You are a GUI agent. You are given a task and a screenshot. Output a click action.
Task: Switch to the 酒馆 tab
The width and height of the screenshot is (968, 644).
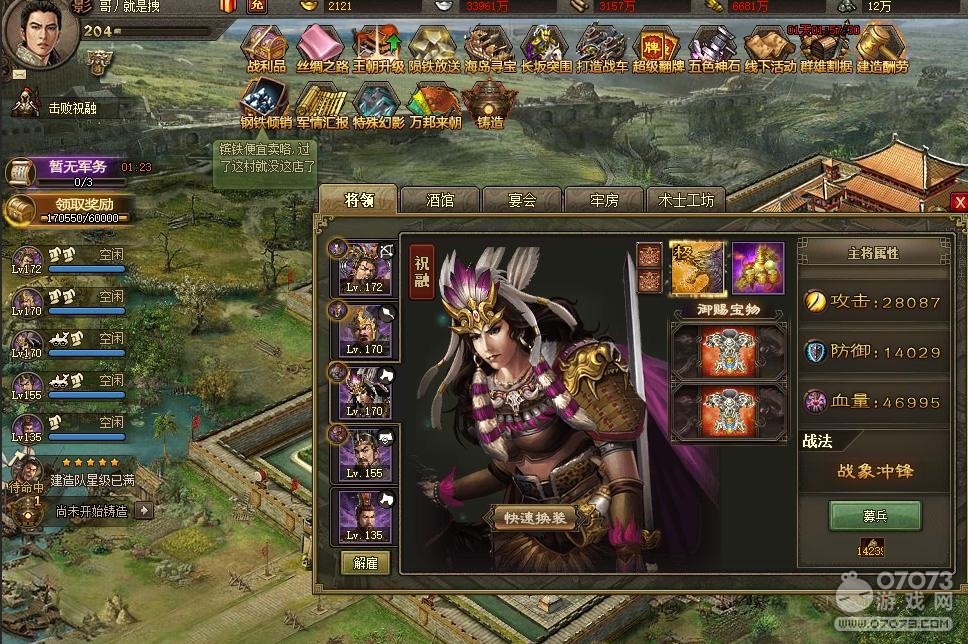pos(440,200)
